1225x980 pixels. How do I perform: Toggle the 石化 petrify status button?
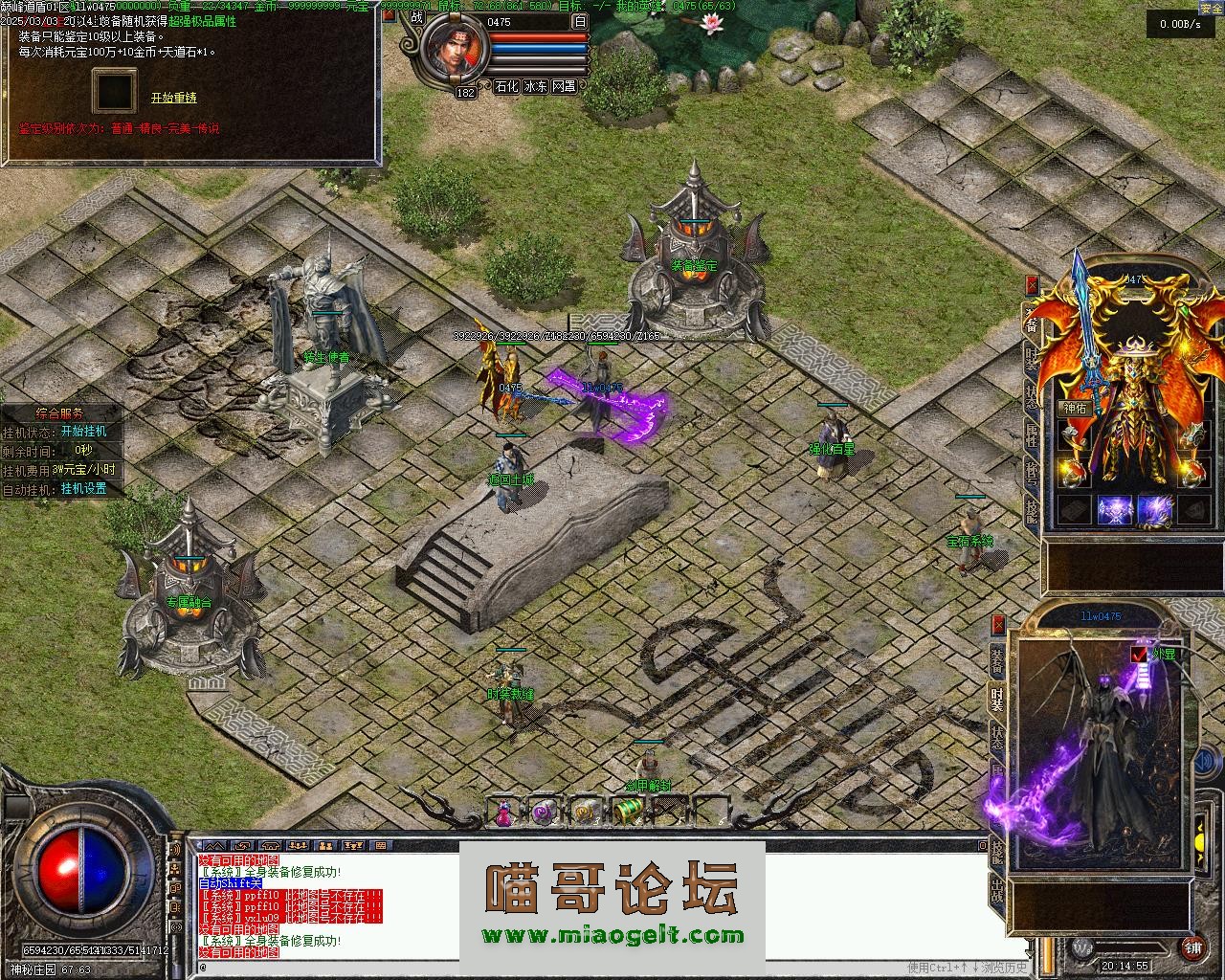(506, 86)
